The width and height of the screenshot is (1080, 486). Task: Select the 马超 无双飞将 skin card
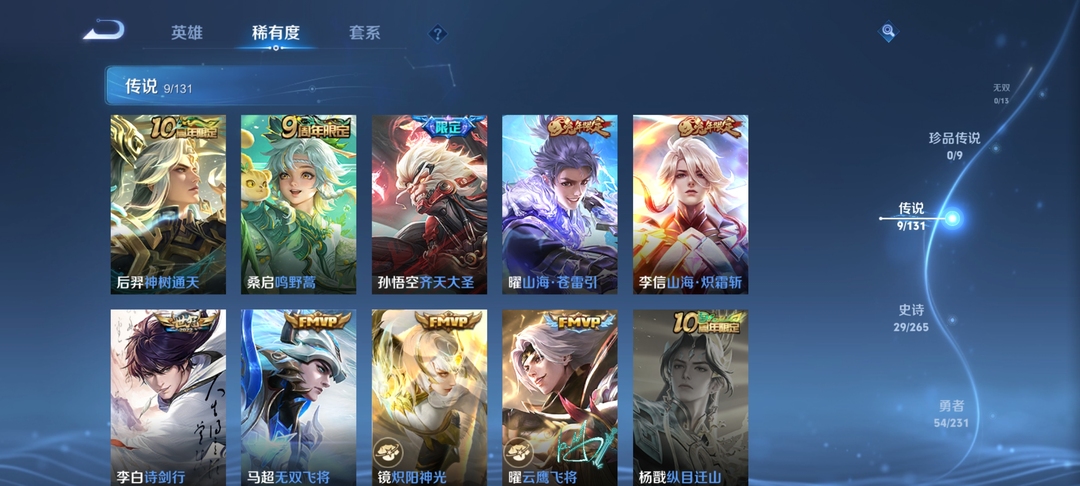[x=298, y=398]
